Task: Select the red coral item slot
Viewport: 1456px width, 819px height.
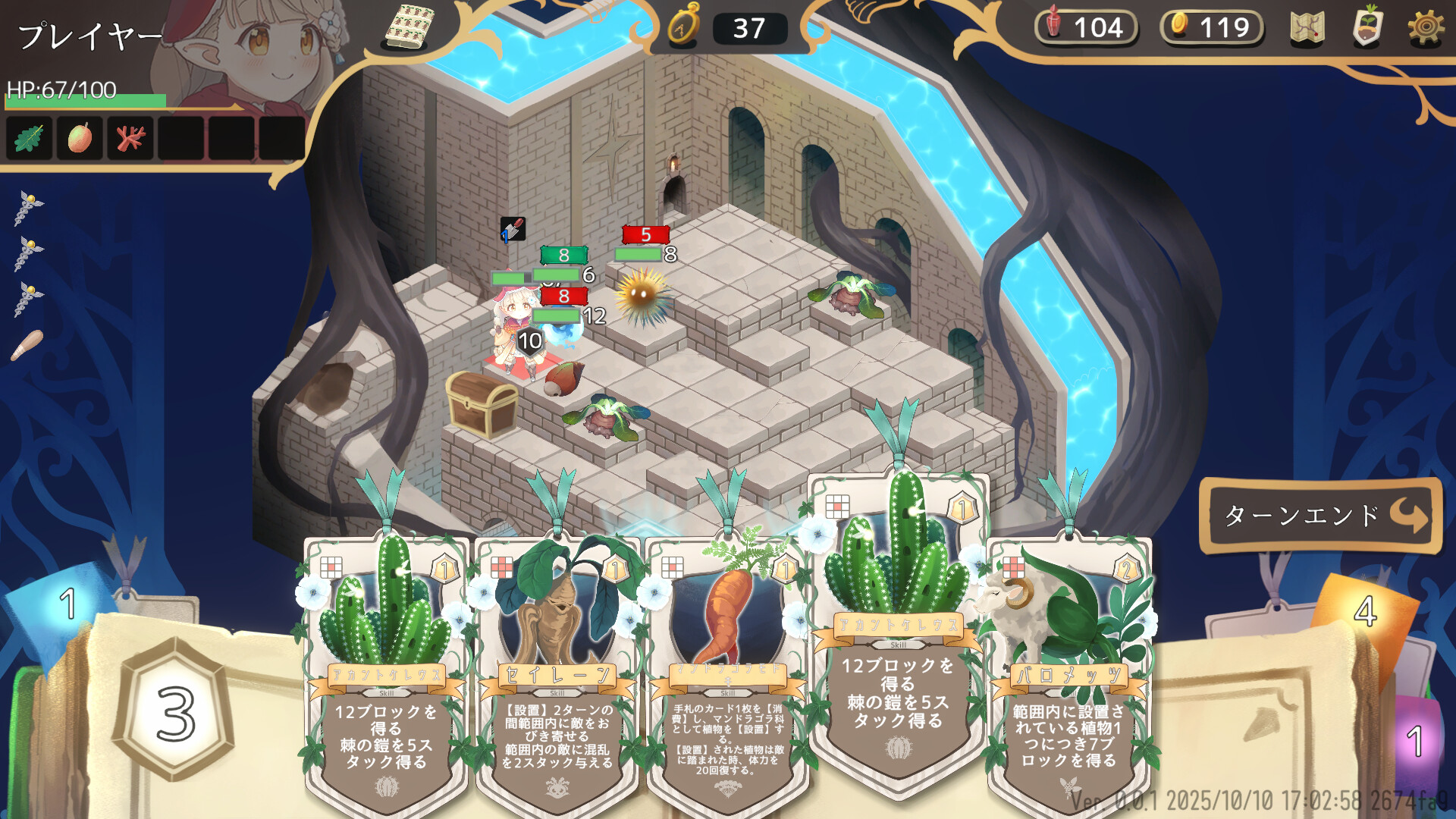Action: tap(130, 138)
